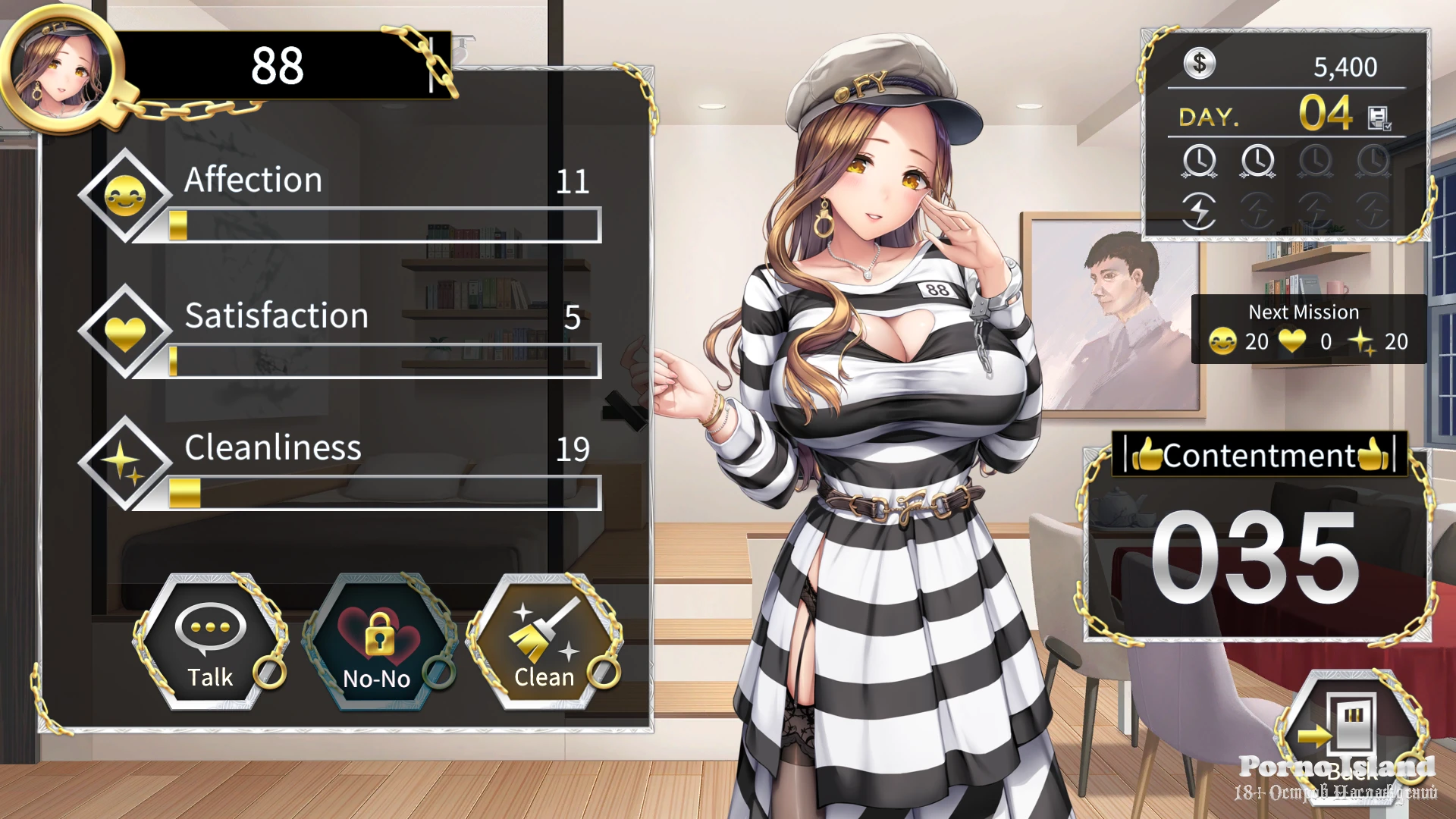Open the Next Mission requirements panel

pyautogui.click(x=1308, y=329)
